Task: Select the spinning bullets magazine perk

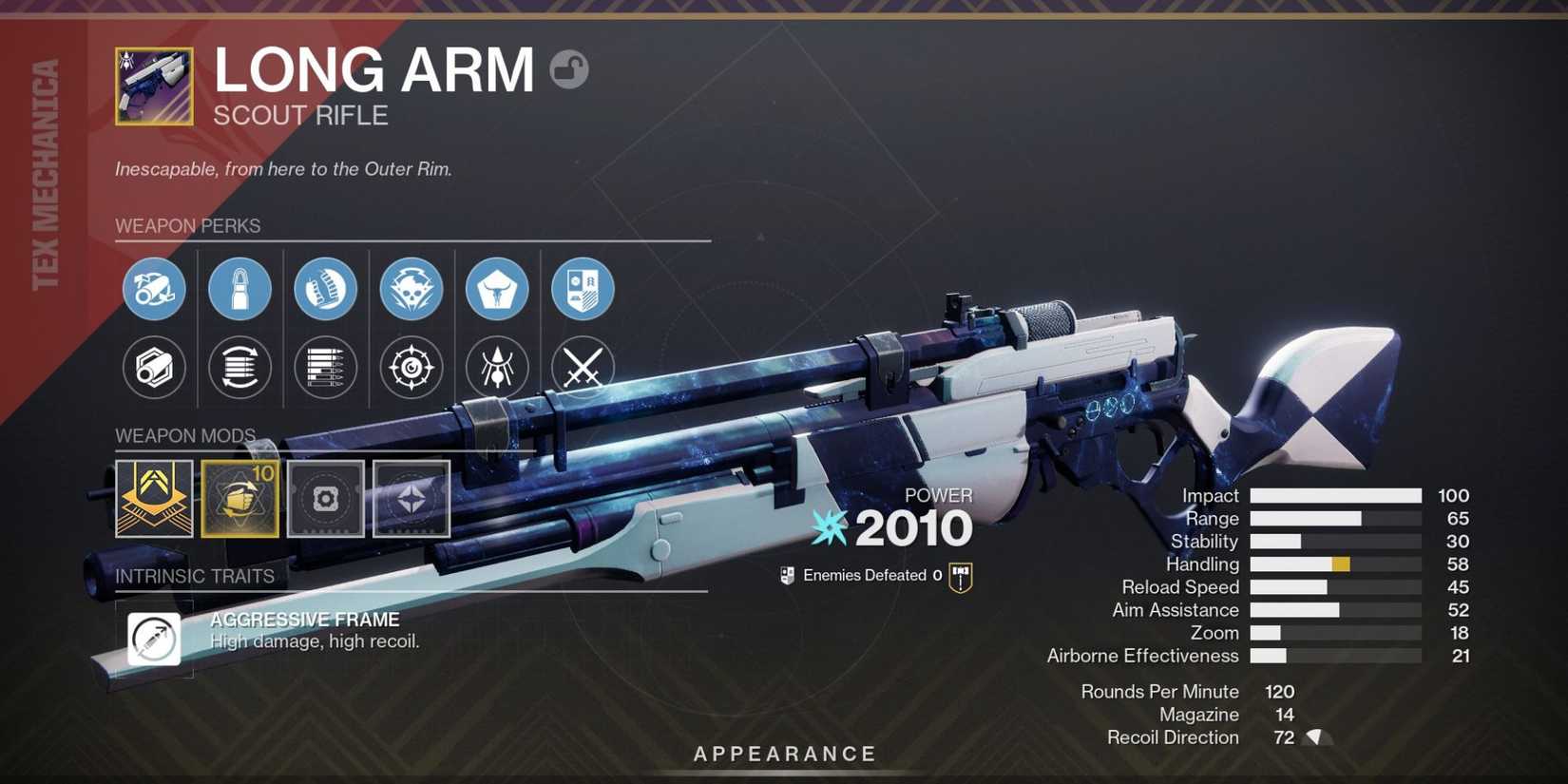Action: coord(240,369)
